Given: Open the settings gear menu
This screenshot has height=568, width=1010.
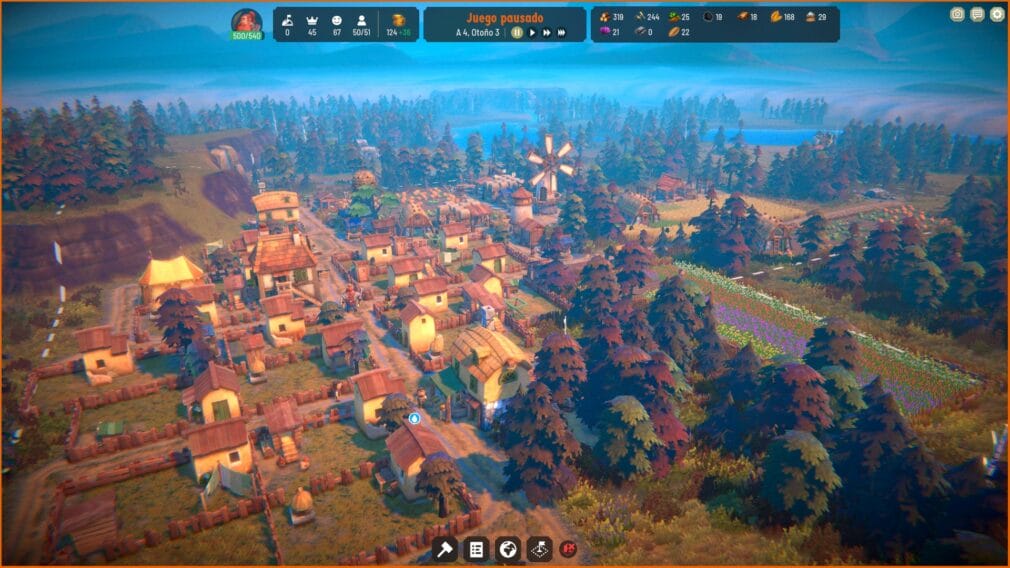Looking at the screenshot, I should coord(996,14).
